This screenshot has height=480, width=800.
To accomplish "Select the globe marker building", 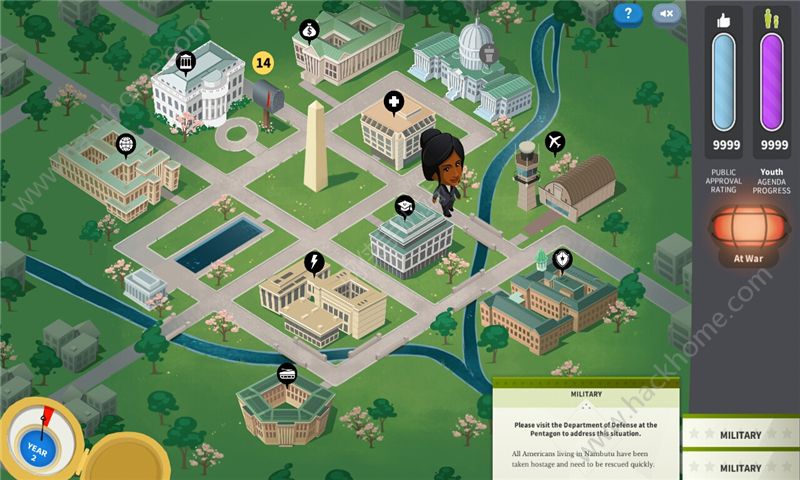I will [x=125, y=144].
